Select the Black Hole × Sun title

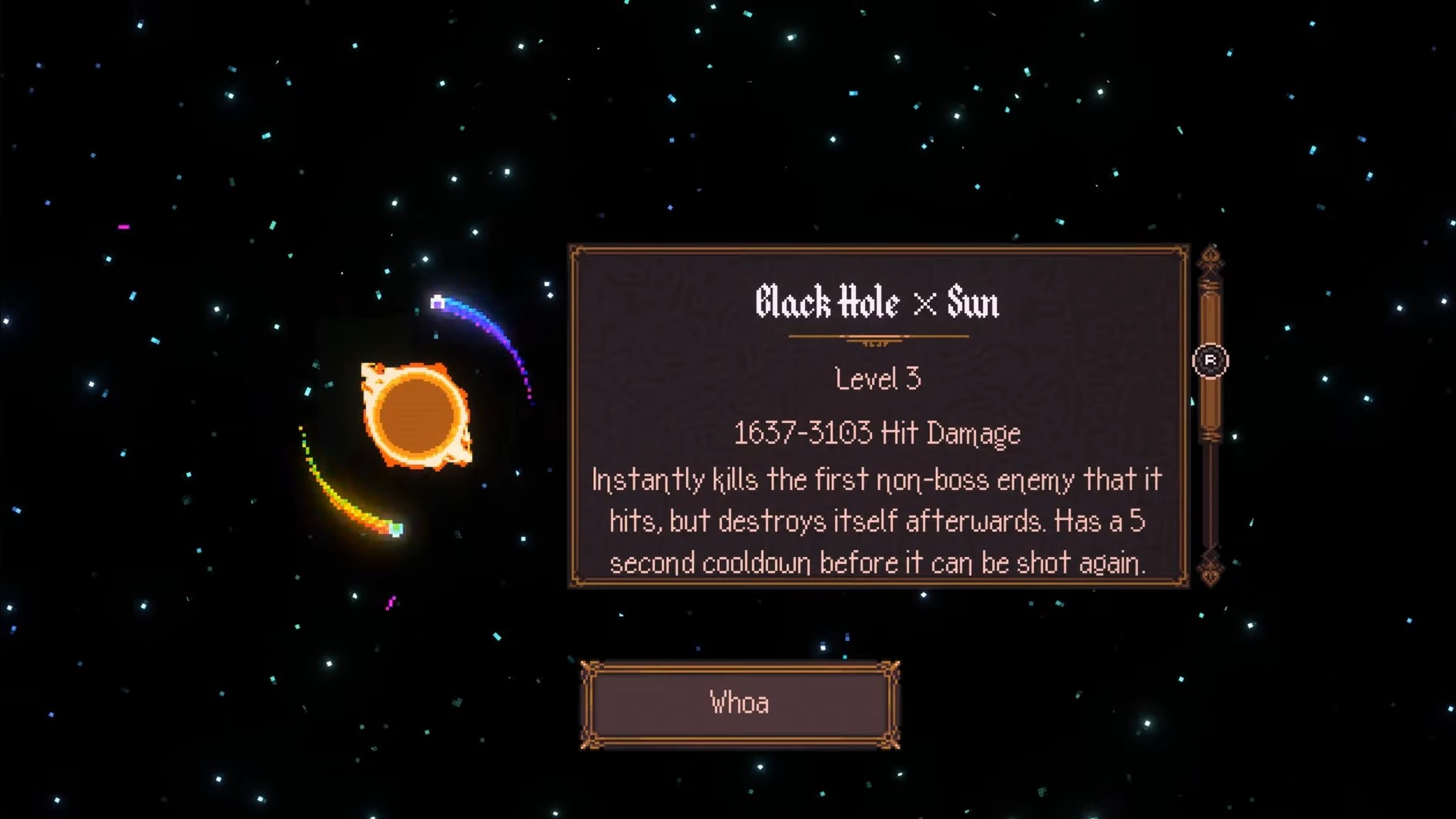point(877,304)
